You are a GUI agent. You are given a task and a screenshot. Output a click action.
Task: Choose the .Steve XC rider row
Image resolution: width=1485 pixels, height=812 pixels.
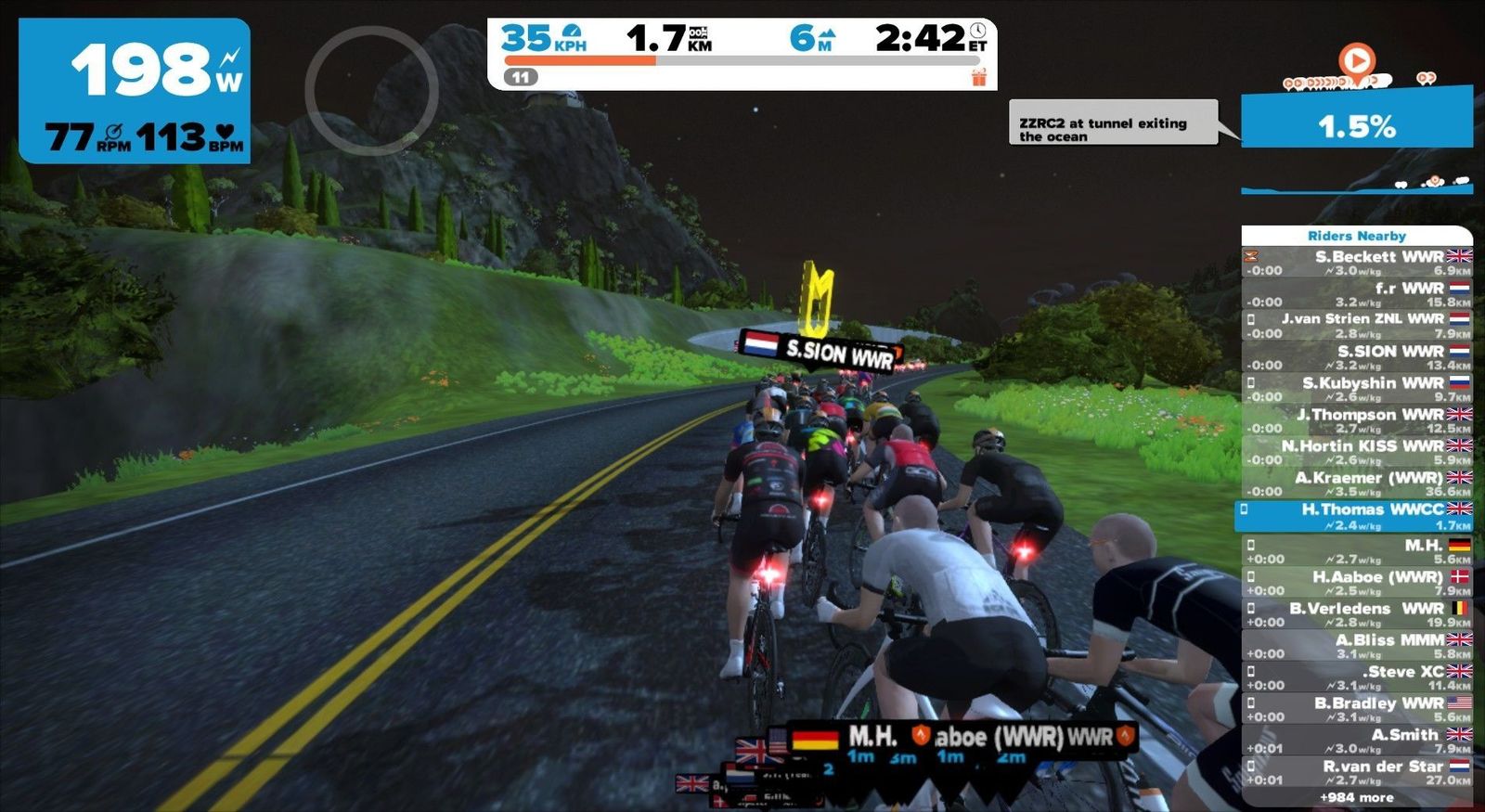coord(1357,677)
